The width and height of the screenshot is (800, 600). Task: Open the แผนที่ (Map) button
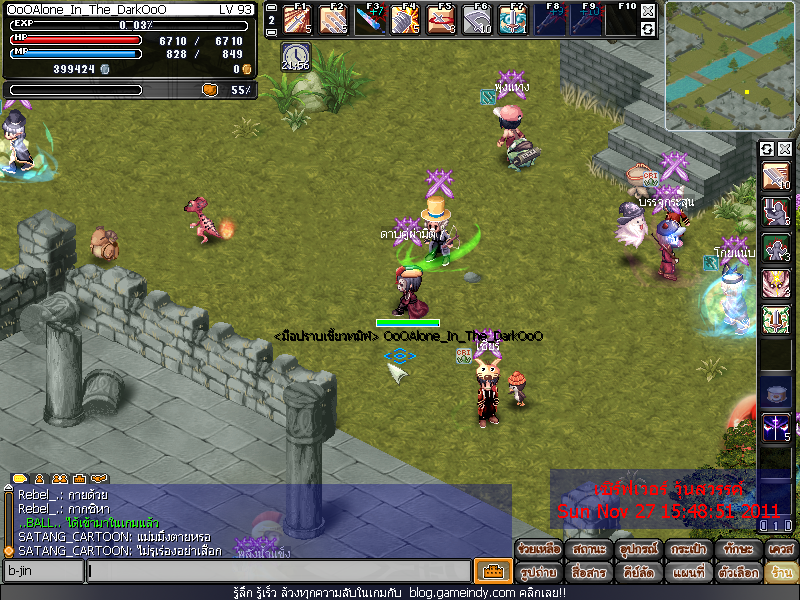687,573
